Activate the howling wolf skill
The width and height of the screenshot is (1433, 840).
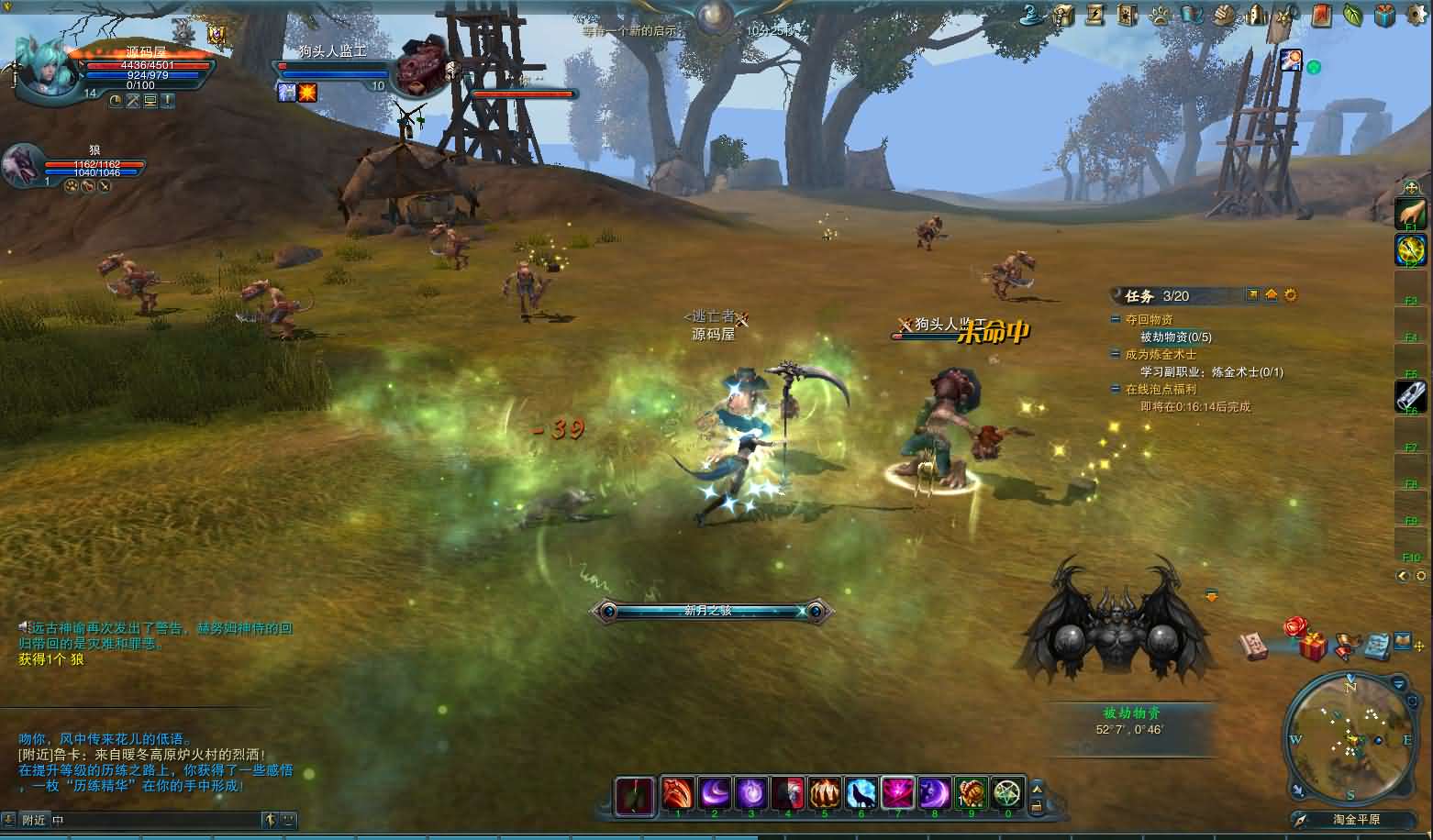(861, 793)
